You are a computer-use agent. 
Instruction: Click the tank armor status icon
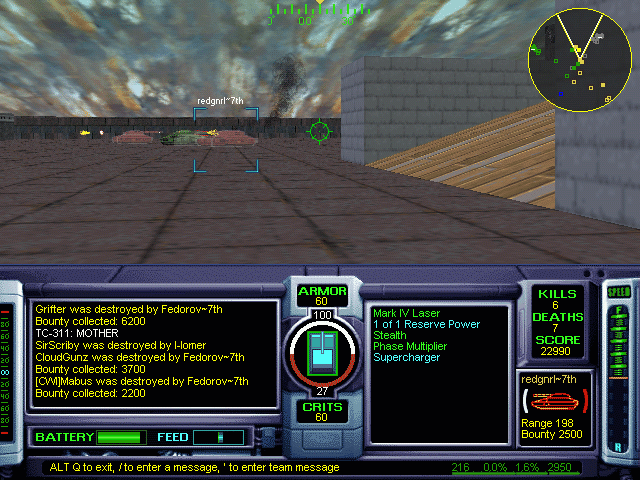(323, 354)
